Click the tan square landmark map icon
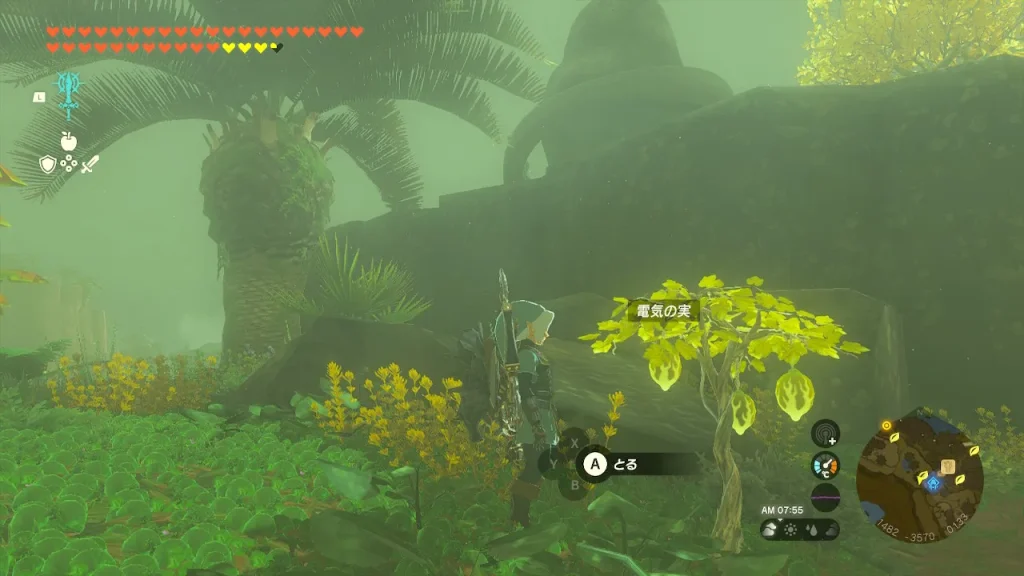Image resolution: width=1024 pixels, height=576 pixels. (x=947, y=466)
